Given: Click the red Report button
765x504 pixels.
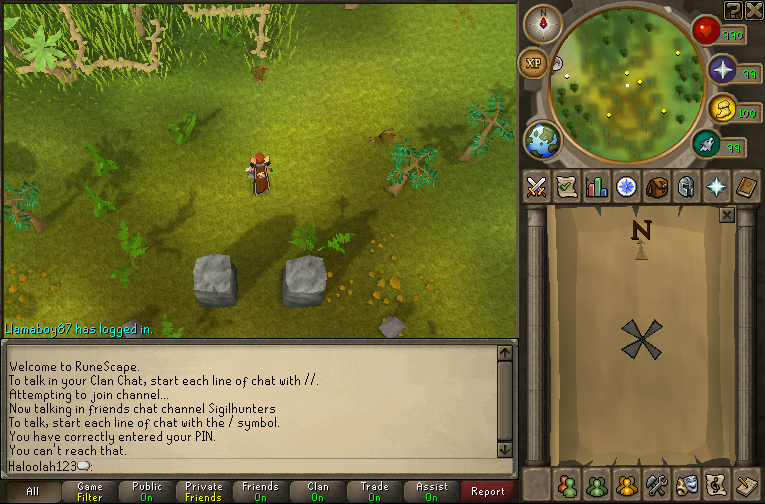Looking at the screenshot, I should pyautogui.click(x=488, y=491).
